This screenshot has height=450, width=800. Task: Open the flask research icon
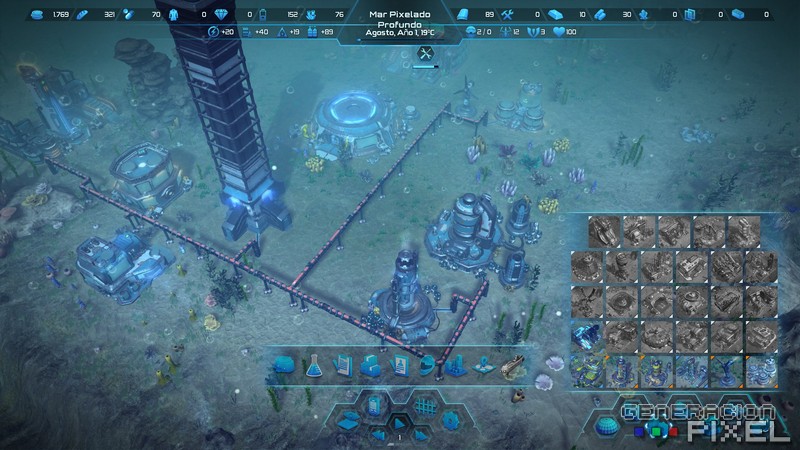(312, 366)
